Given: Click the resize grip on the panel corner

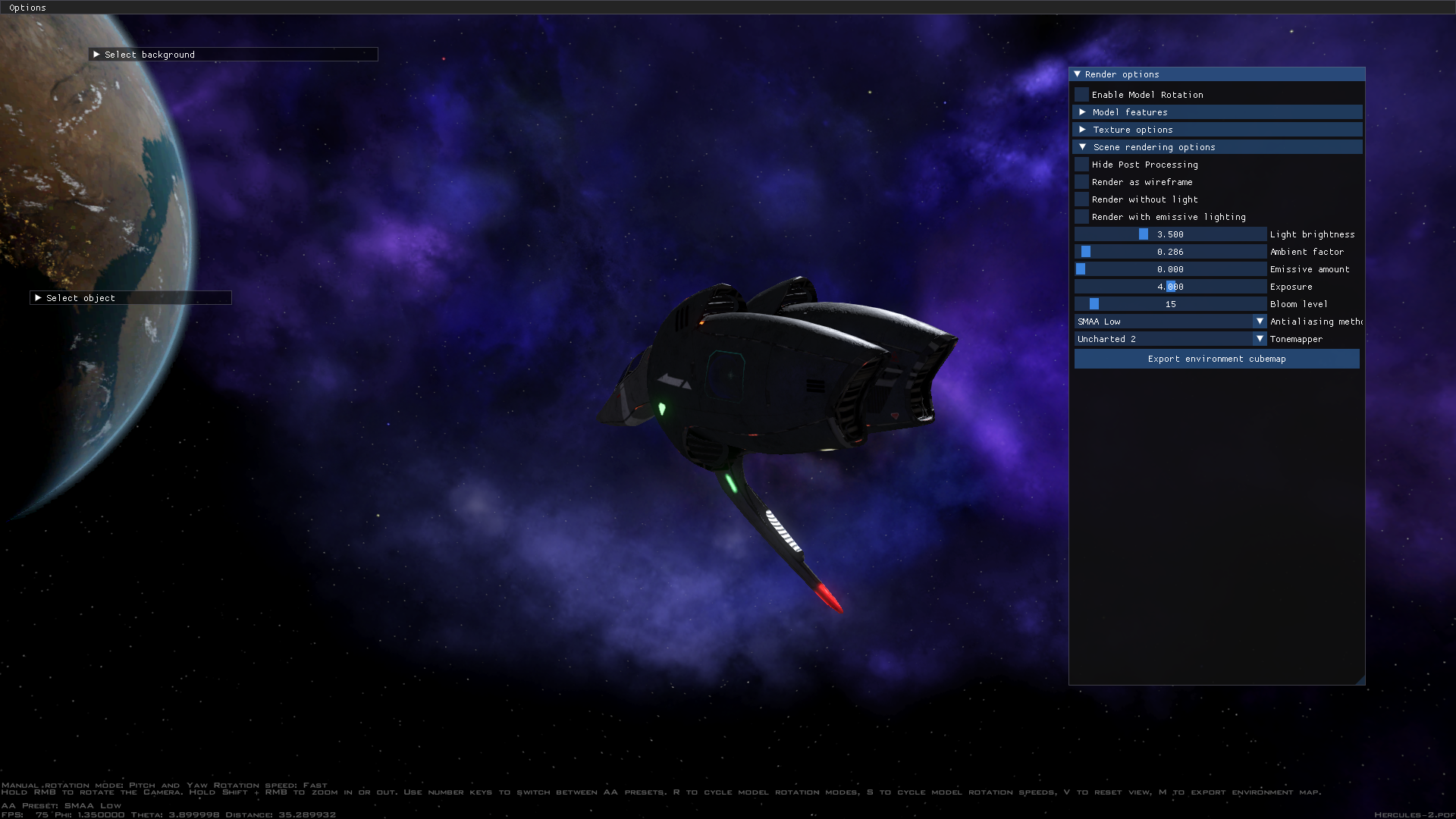Looking at the screenshot, I should 1361,679.
